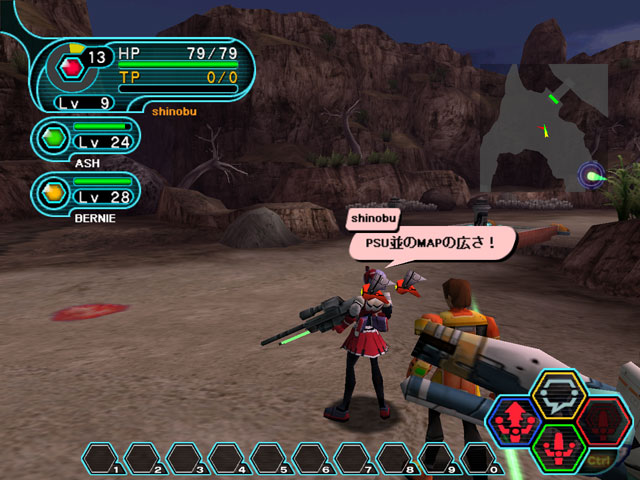
Task: Select the dimmed red-bordered action hexagon
Action: click(x=604, y=420)
